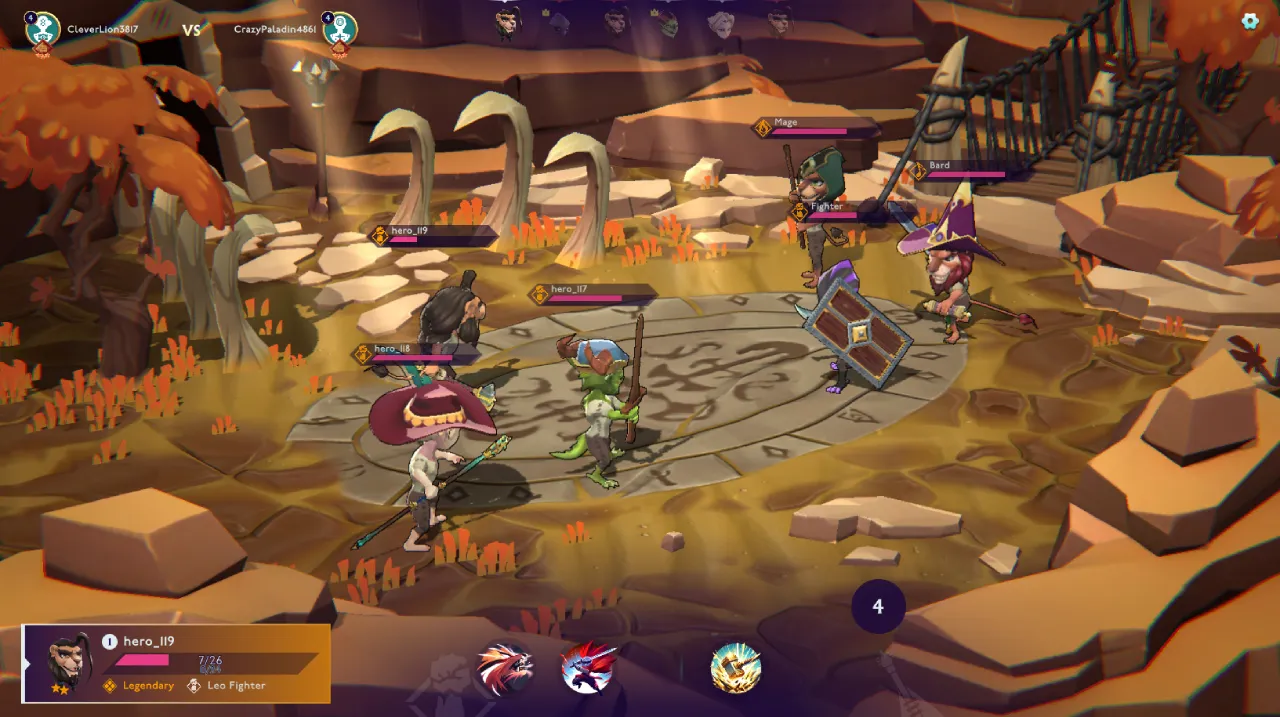
Task: Activate the roaring lion ability
Action: (505, 668)
